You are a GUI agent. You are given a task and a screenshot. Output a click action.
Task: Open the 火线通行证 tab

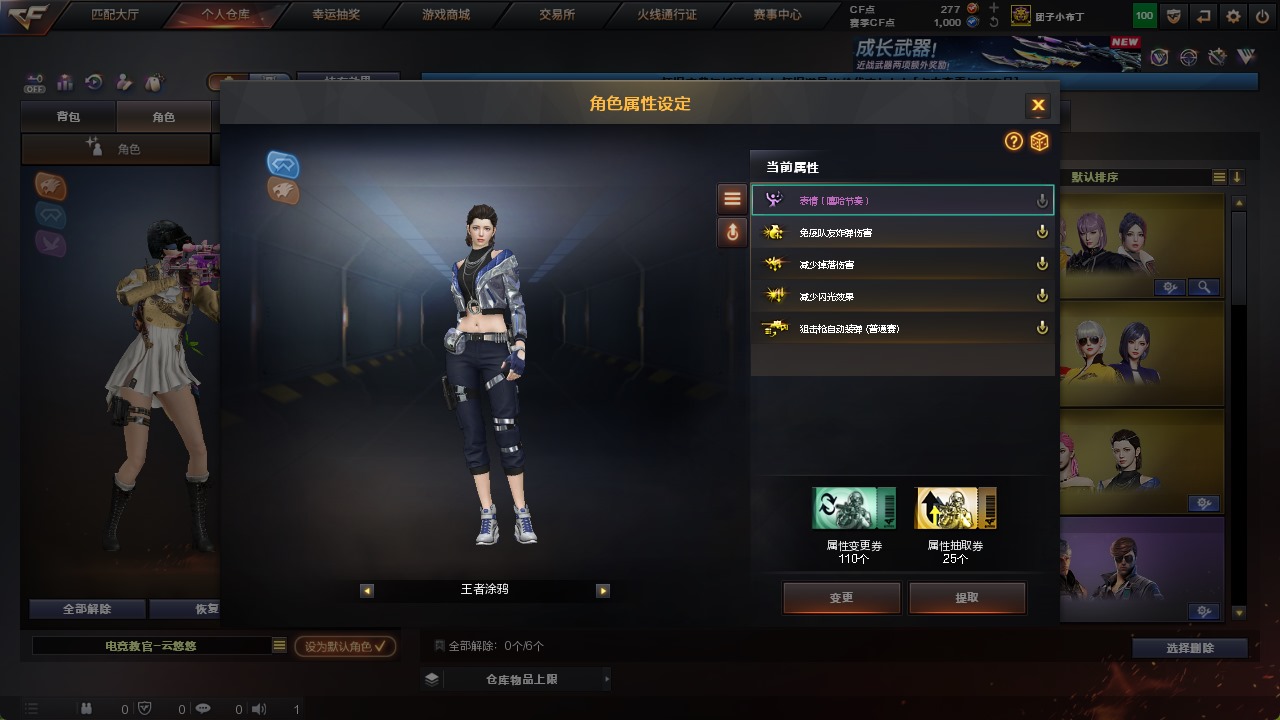666,15
